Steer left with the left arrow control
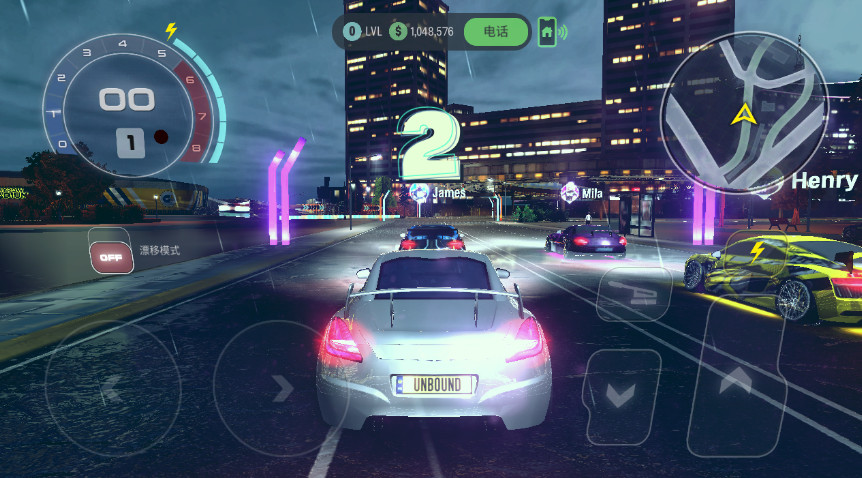 (112, 388)
